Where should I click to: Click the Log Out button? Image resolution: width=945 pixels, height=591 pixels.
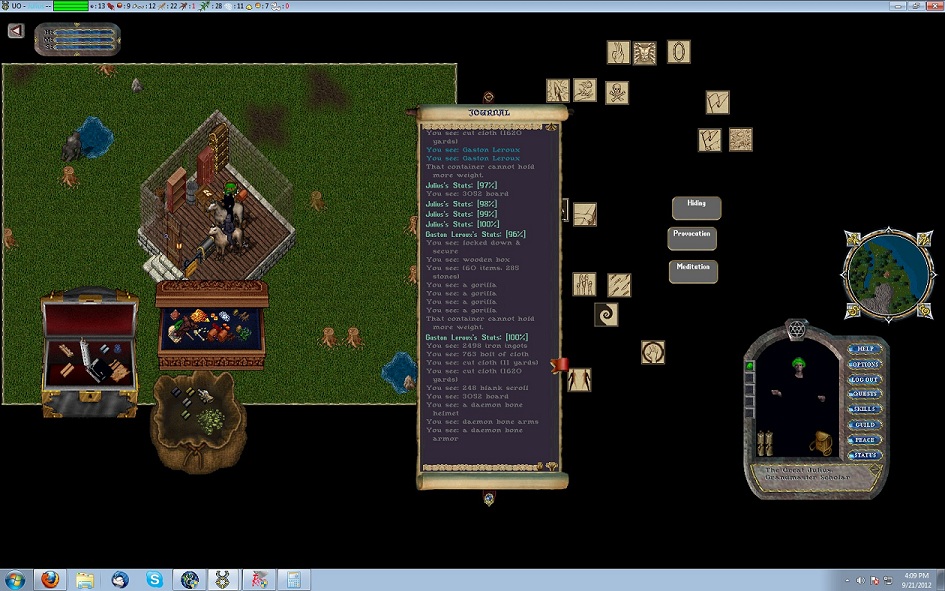864,380
